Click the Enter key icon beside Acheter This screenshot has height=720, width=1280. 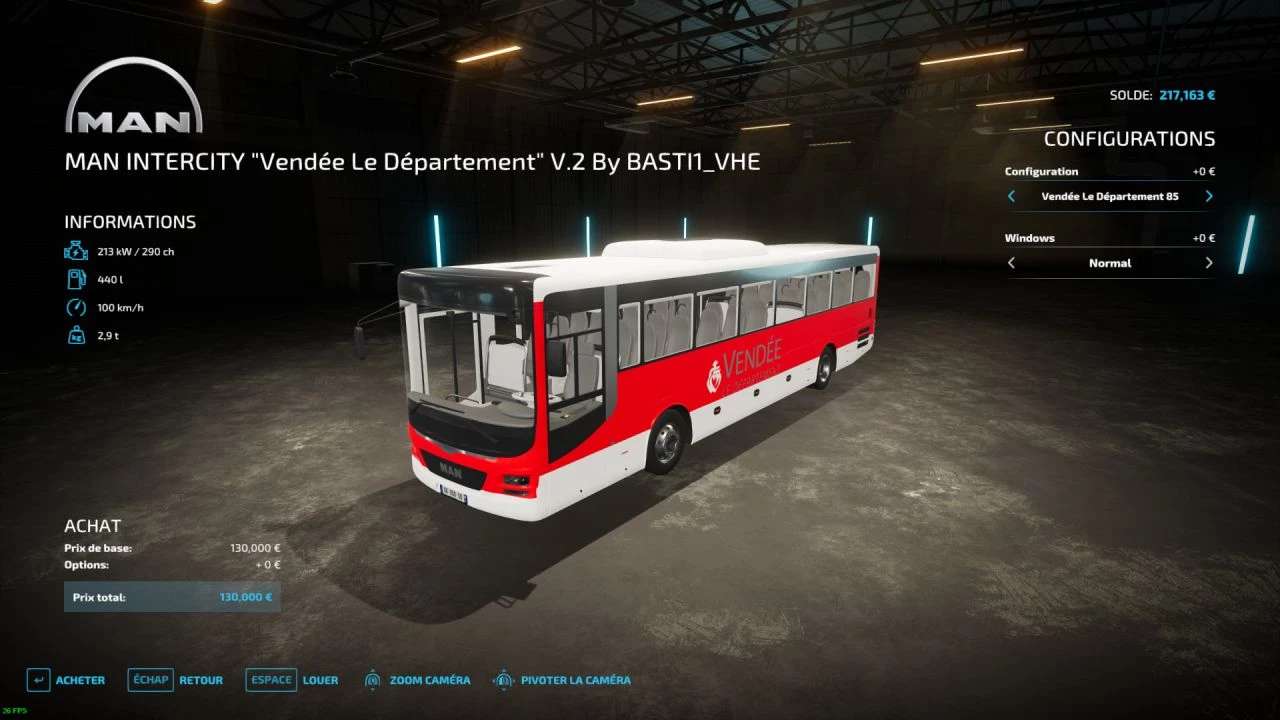(37, 679)
